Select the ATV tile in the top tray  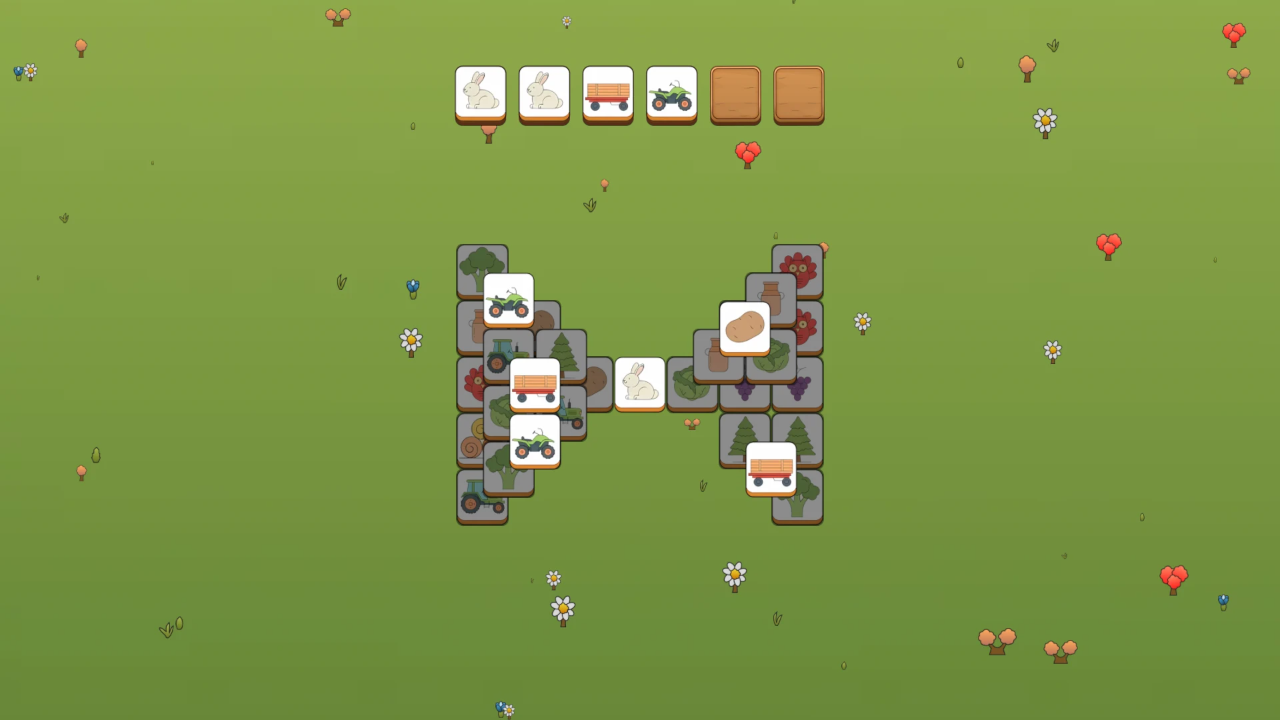[672, 93]
